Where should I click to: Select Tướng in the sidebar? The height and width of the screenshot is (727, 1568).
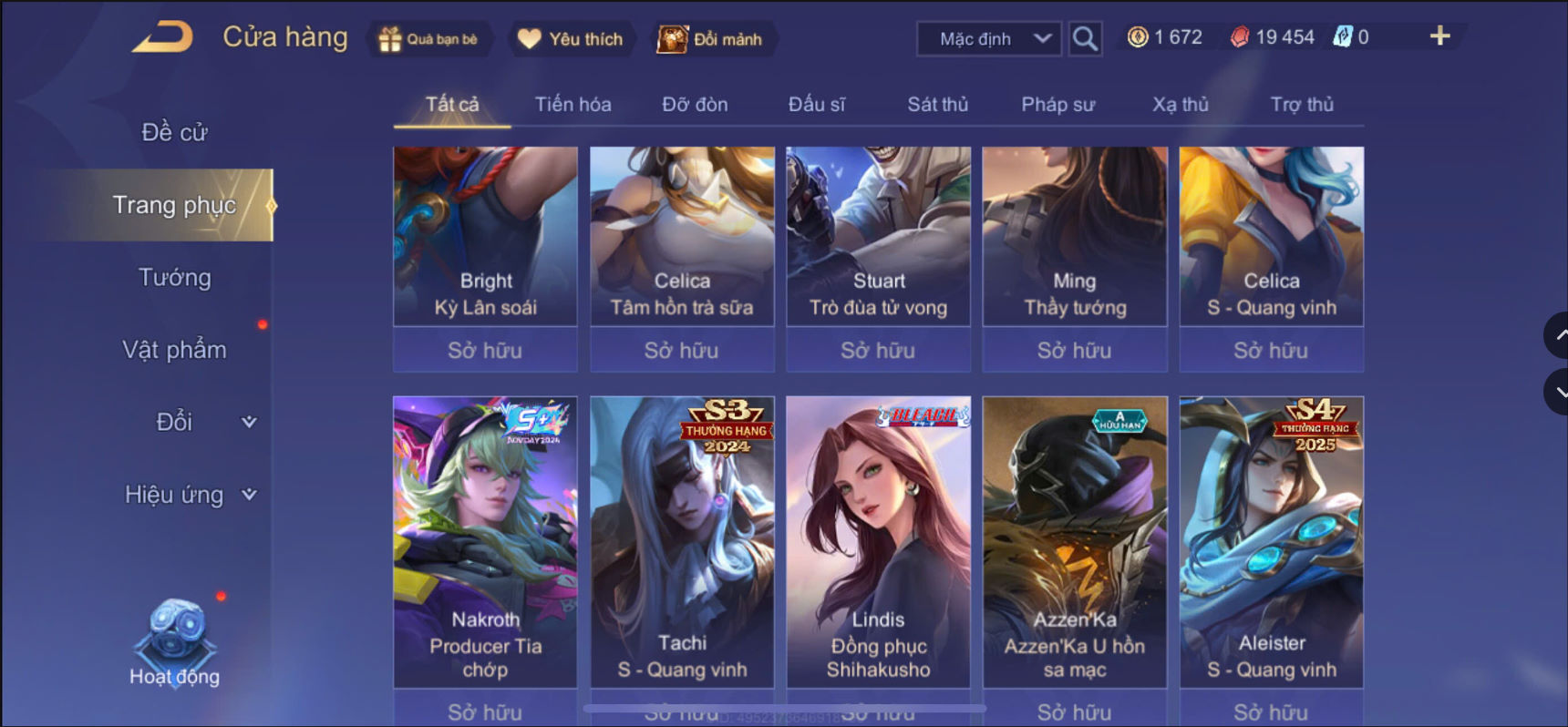click(x=177, y=277)
